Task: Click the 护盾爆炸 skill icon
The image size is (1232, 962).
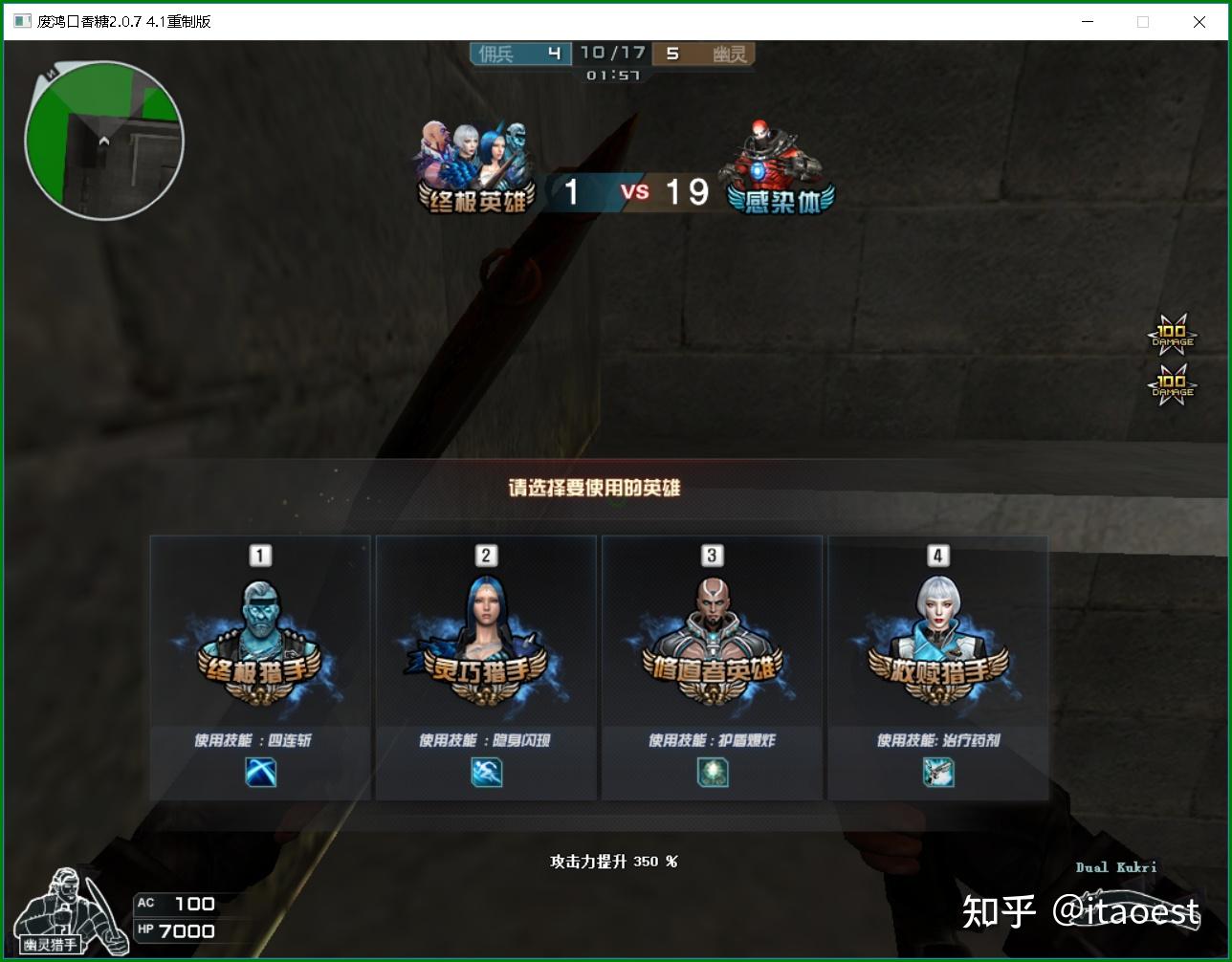Action: pyautogui.click(x=712, y=772)
